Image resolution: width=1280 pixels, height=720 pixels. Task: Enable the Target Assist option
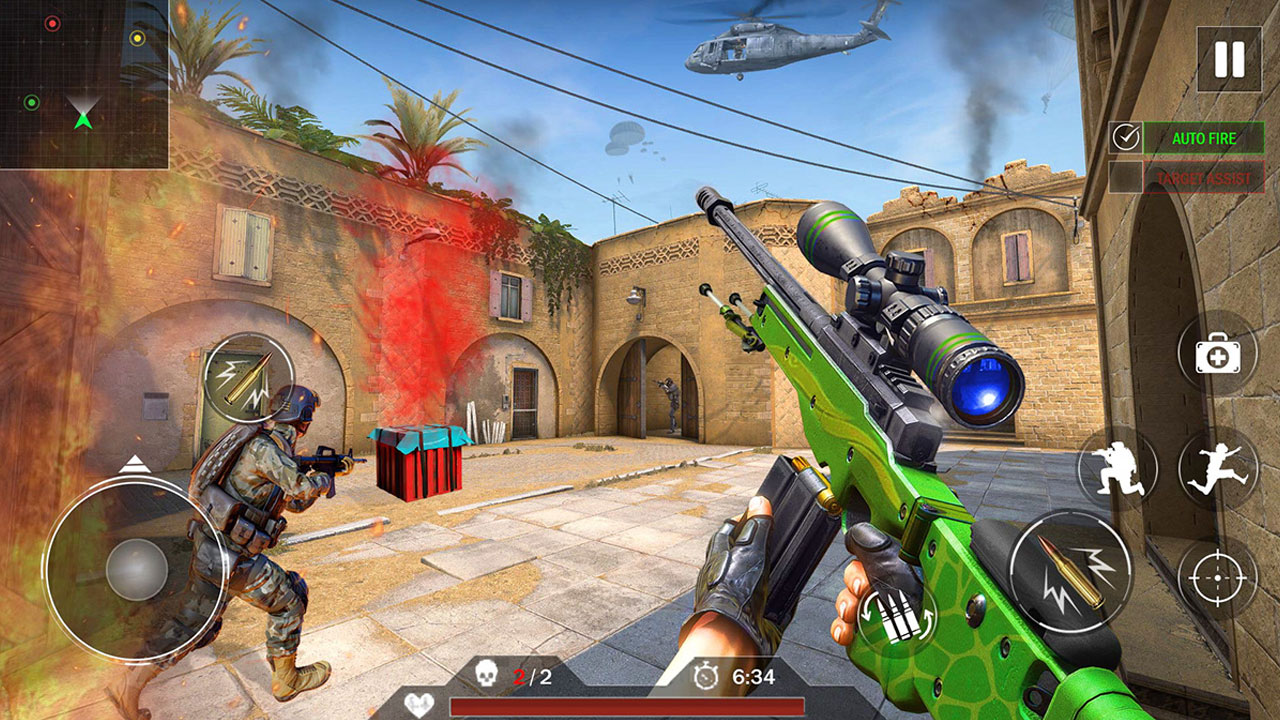click(1126, 177)
